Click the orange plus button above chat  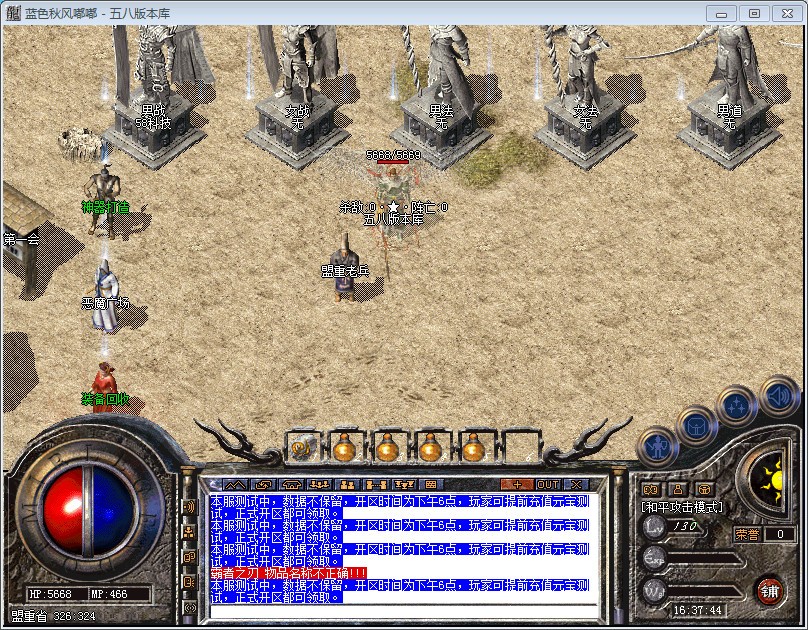(x=516, y=485)
